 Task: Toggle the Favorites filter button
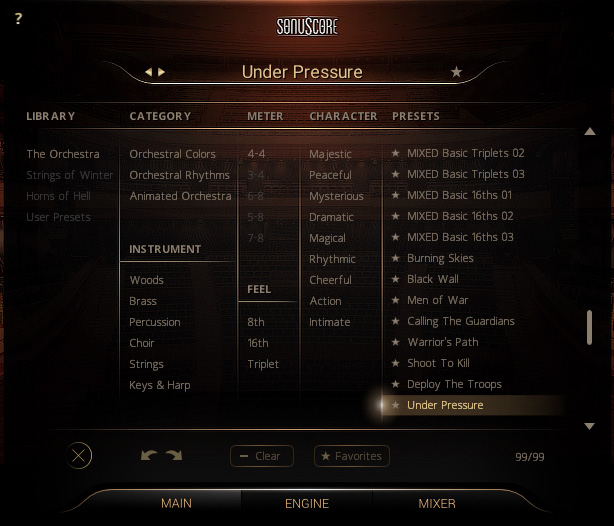click(x=351, y=456)
